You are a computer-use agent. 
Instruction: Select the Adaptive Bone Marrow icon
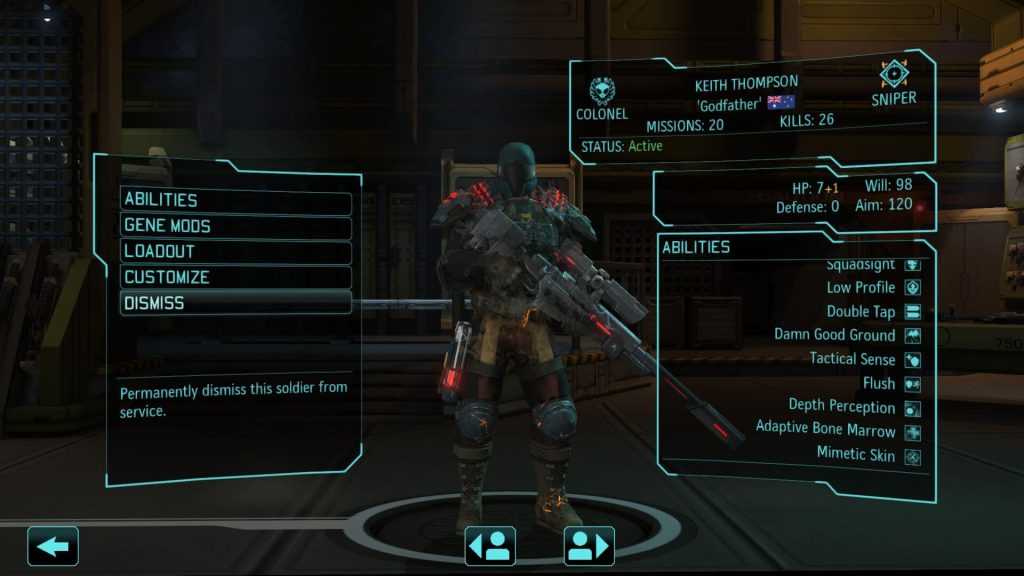pyautogui.click(x=912, y=432)
